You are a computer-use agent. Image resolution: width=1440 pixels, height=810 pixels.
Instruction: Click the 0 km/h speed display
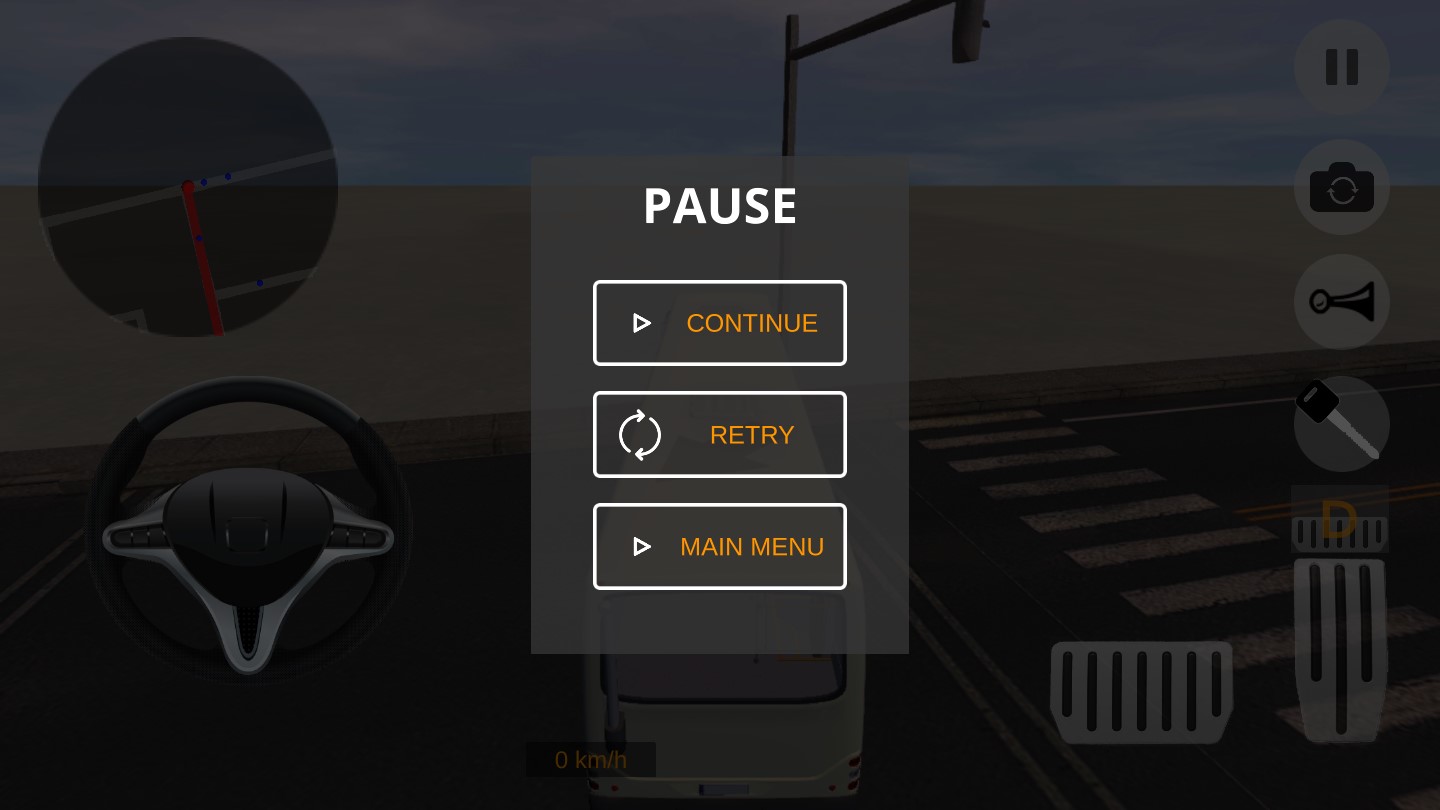pyautogui.click(x=590, y=759)
